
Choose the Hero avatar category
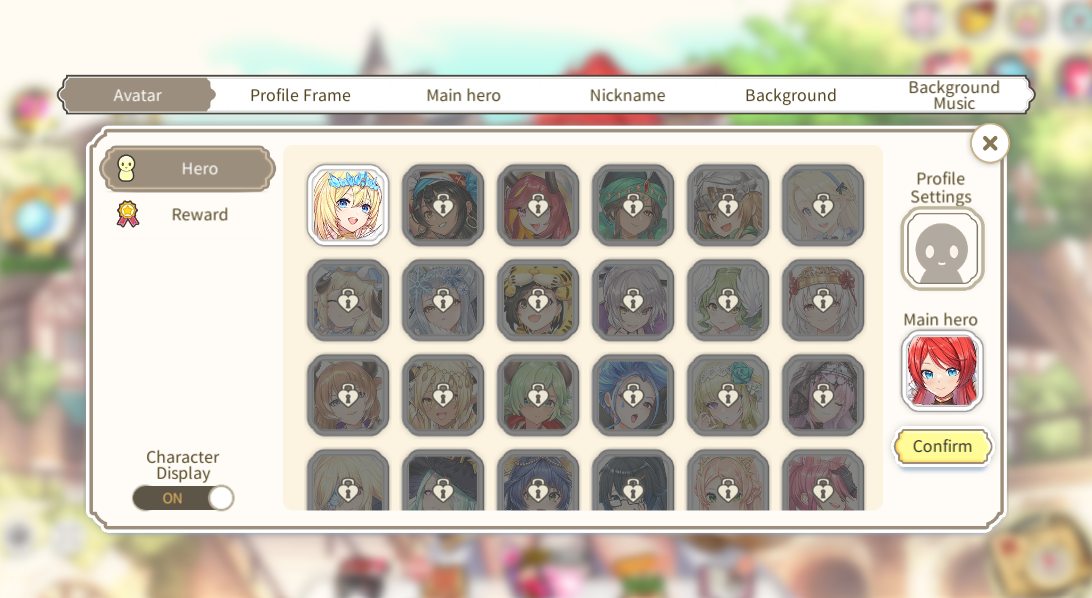pos(188,169)
